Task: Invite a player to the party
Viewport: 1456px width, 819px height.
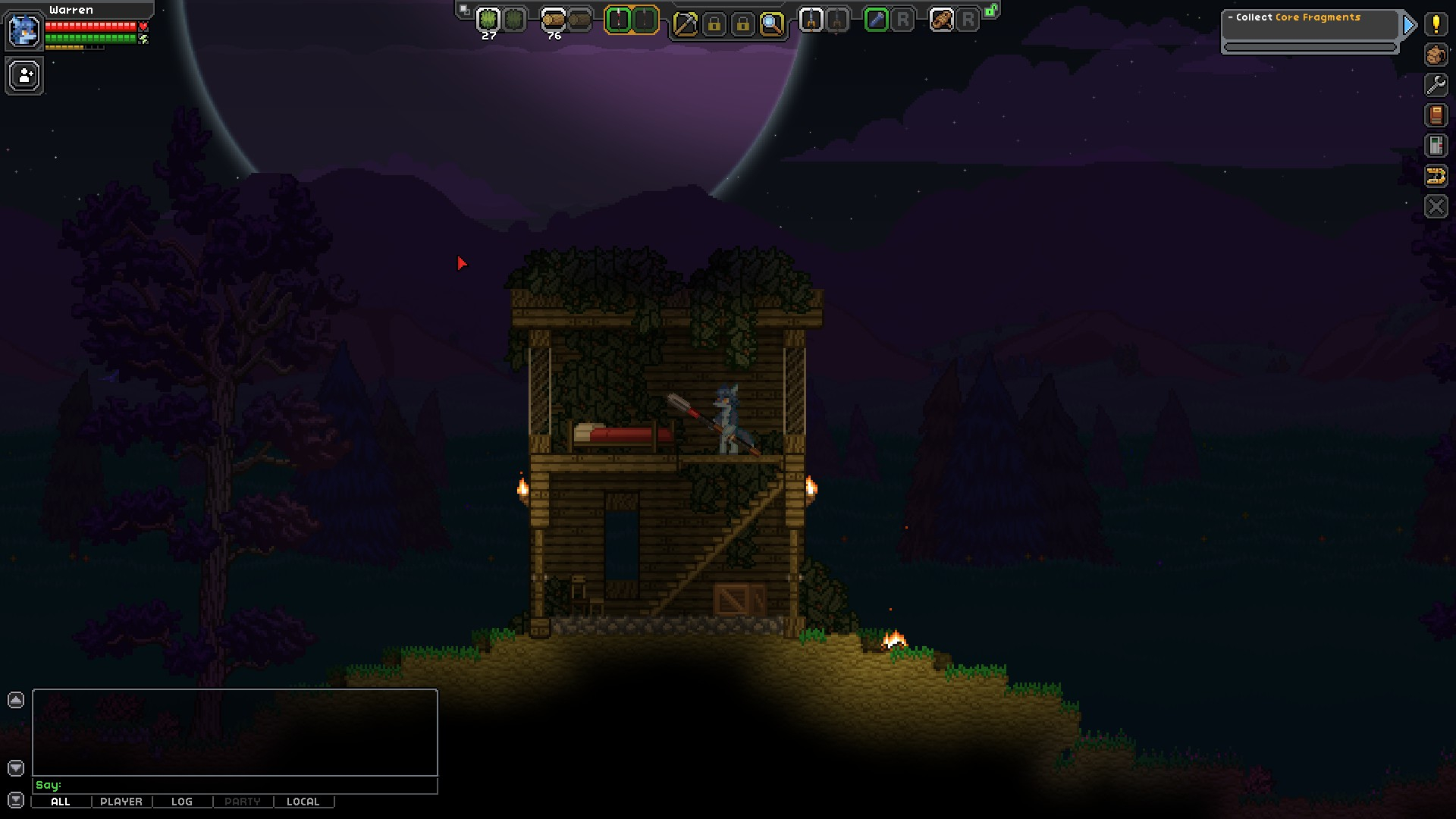Action: coord(25,76)
